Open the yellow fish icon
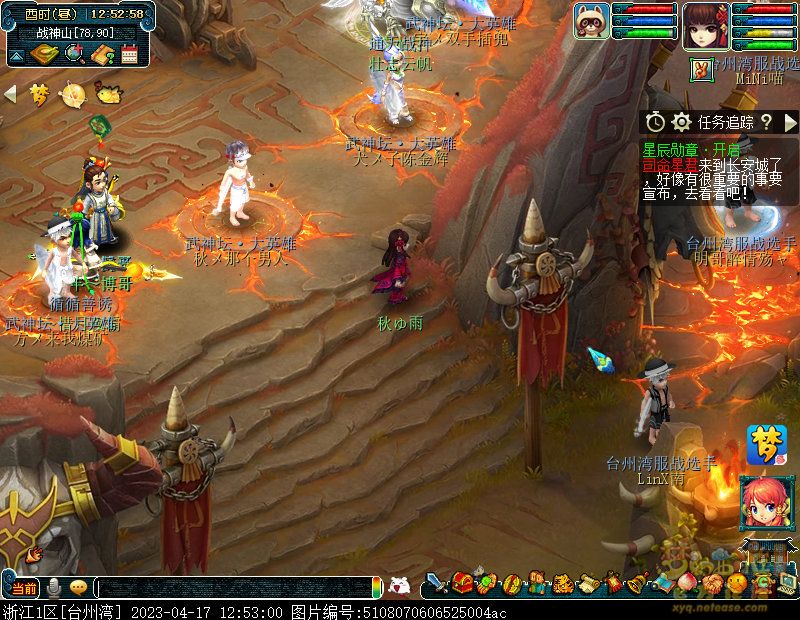The height and width of the screenshot is (620, 800). click(106, 94)
